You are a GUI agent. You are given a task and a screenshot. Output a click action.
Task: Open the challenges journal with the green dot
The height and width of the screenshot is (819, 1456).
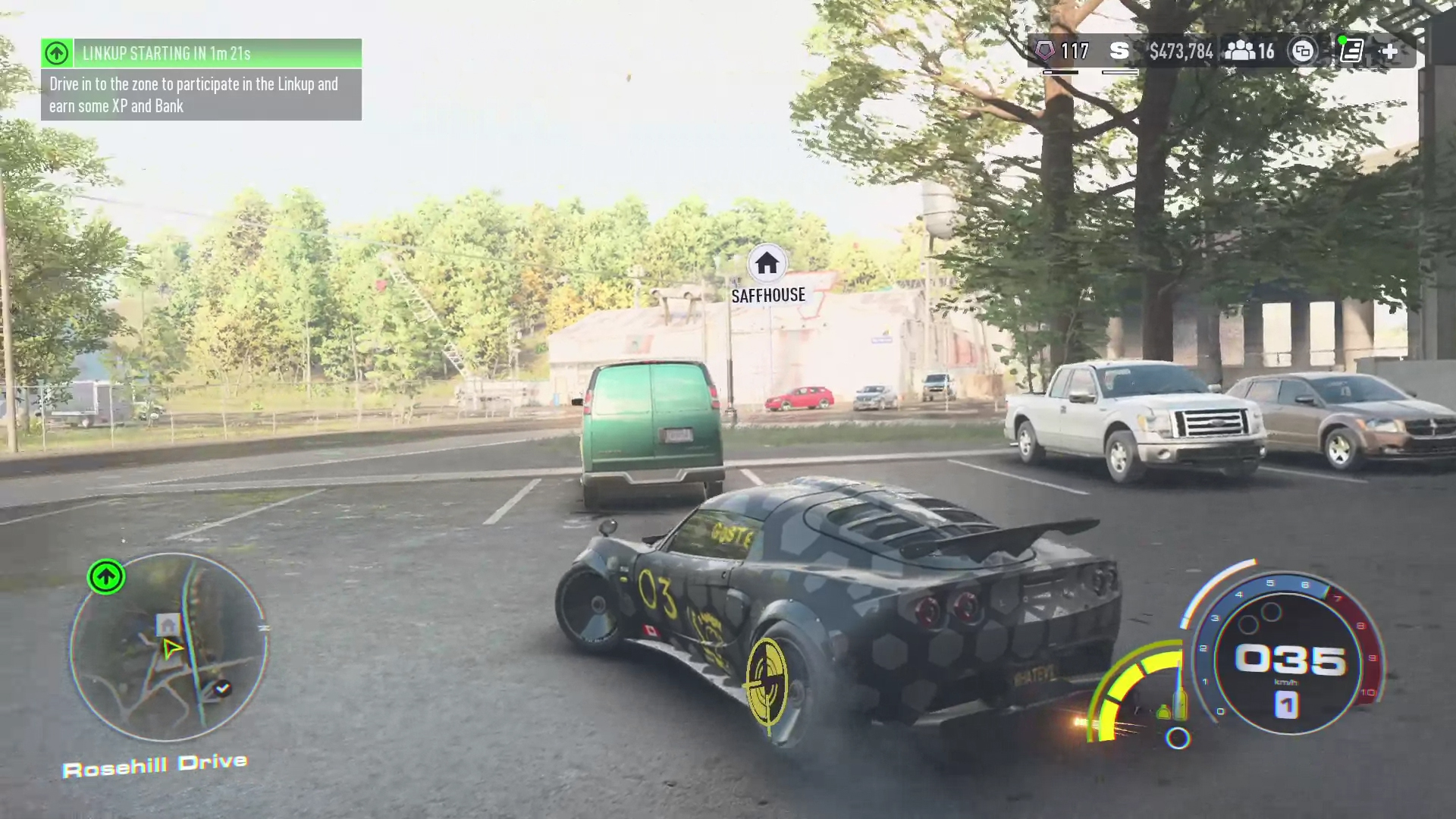(1351, 51)
